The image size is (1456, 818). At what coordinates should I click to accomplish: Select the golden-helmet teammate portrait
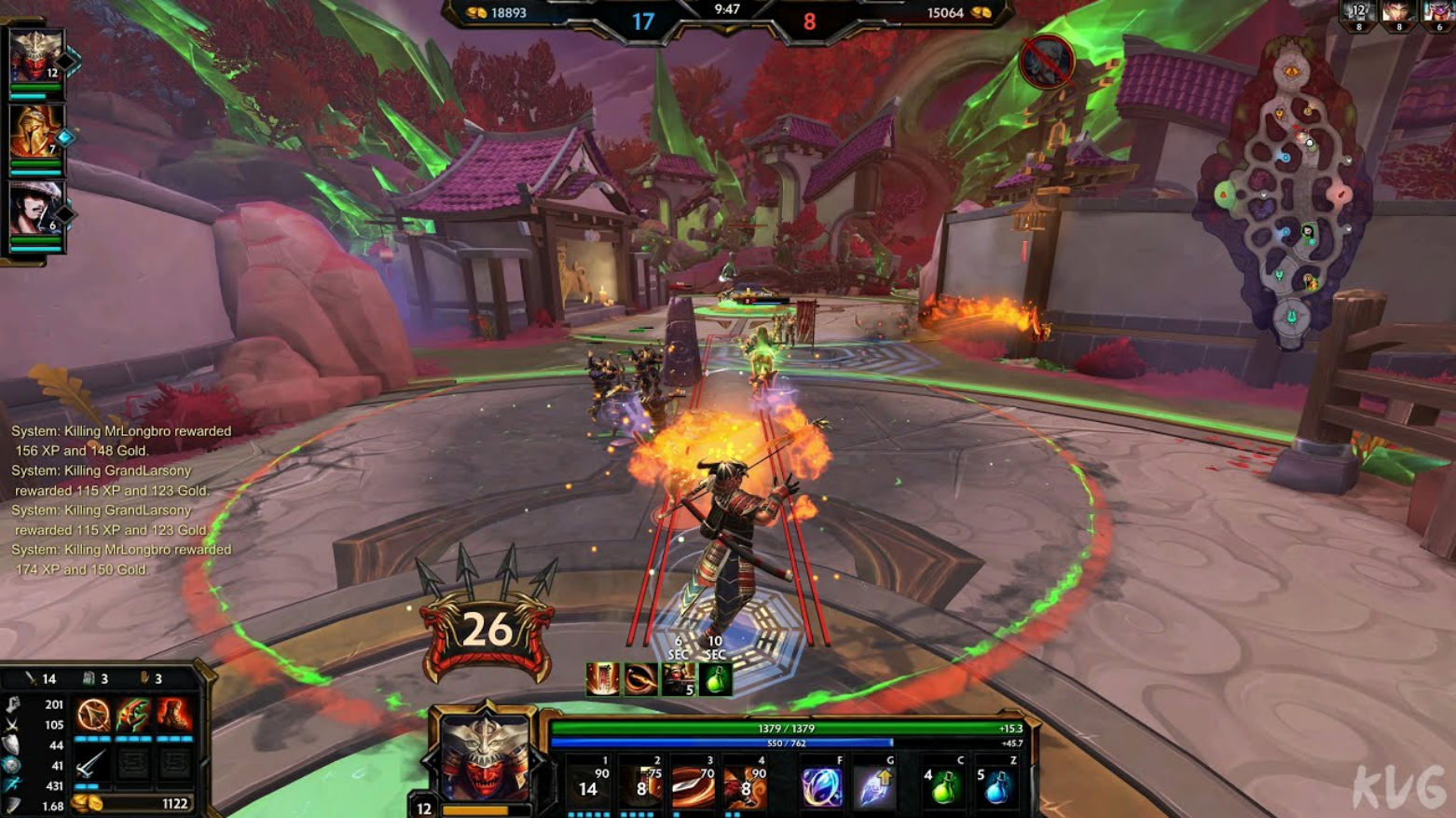(x=35, y=132)
